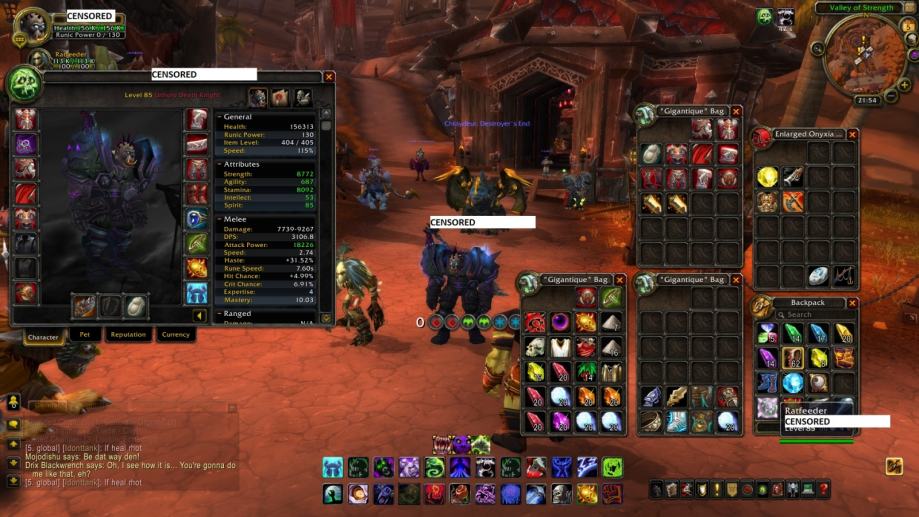Screen dimensions: 919x517
Task: Click the red question mark help button
Action: 823,490
